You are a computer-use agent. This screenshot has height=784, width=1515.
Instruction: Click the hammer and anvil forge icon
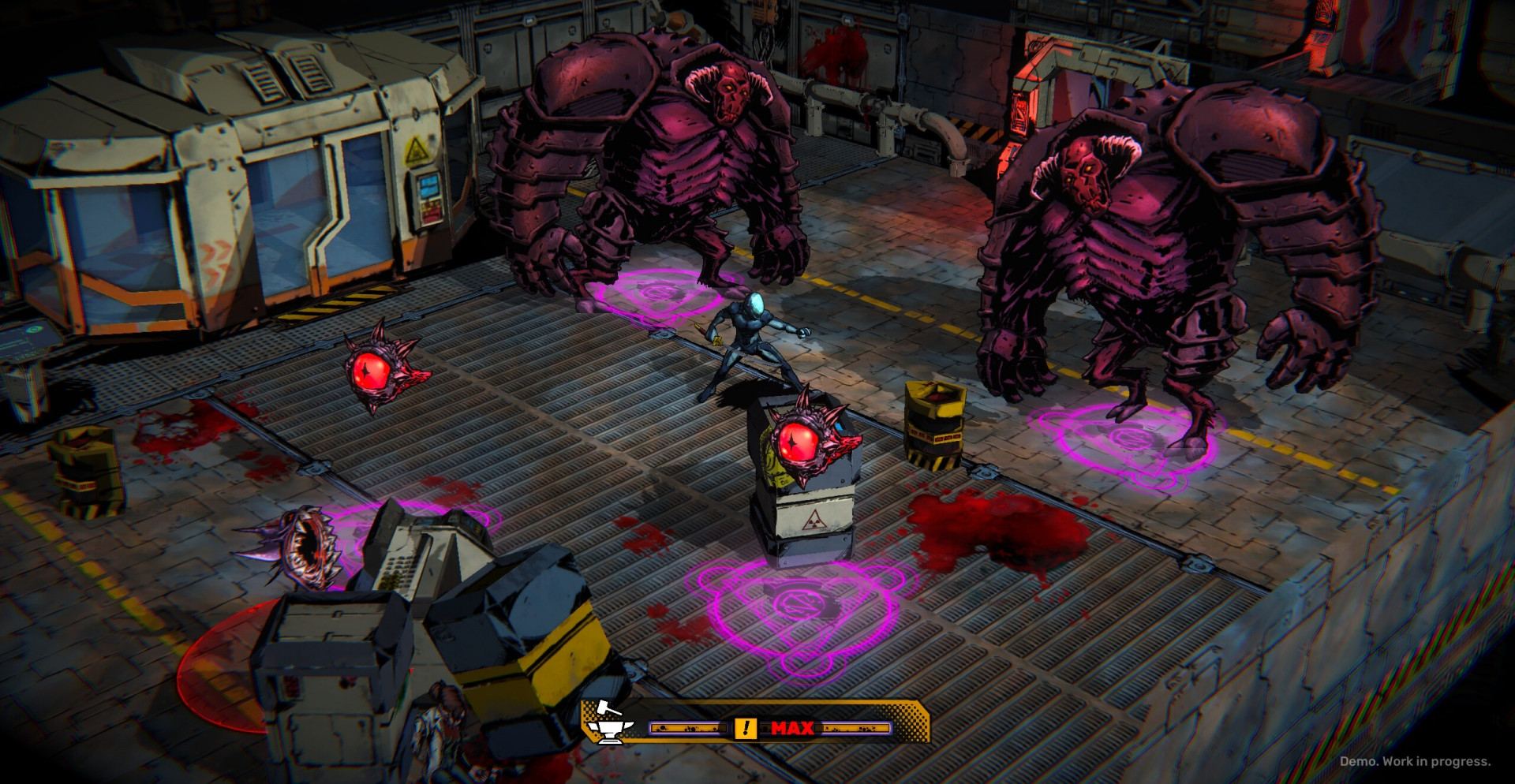click(608, 722)
